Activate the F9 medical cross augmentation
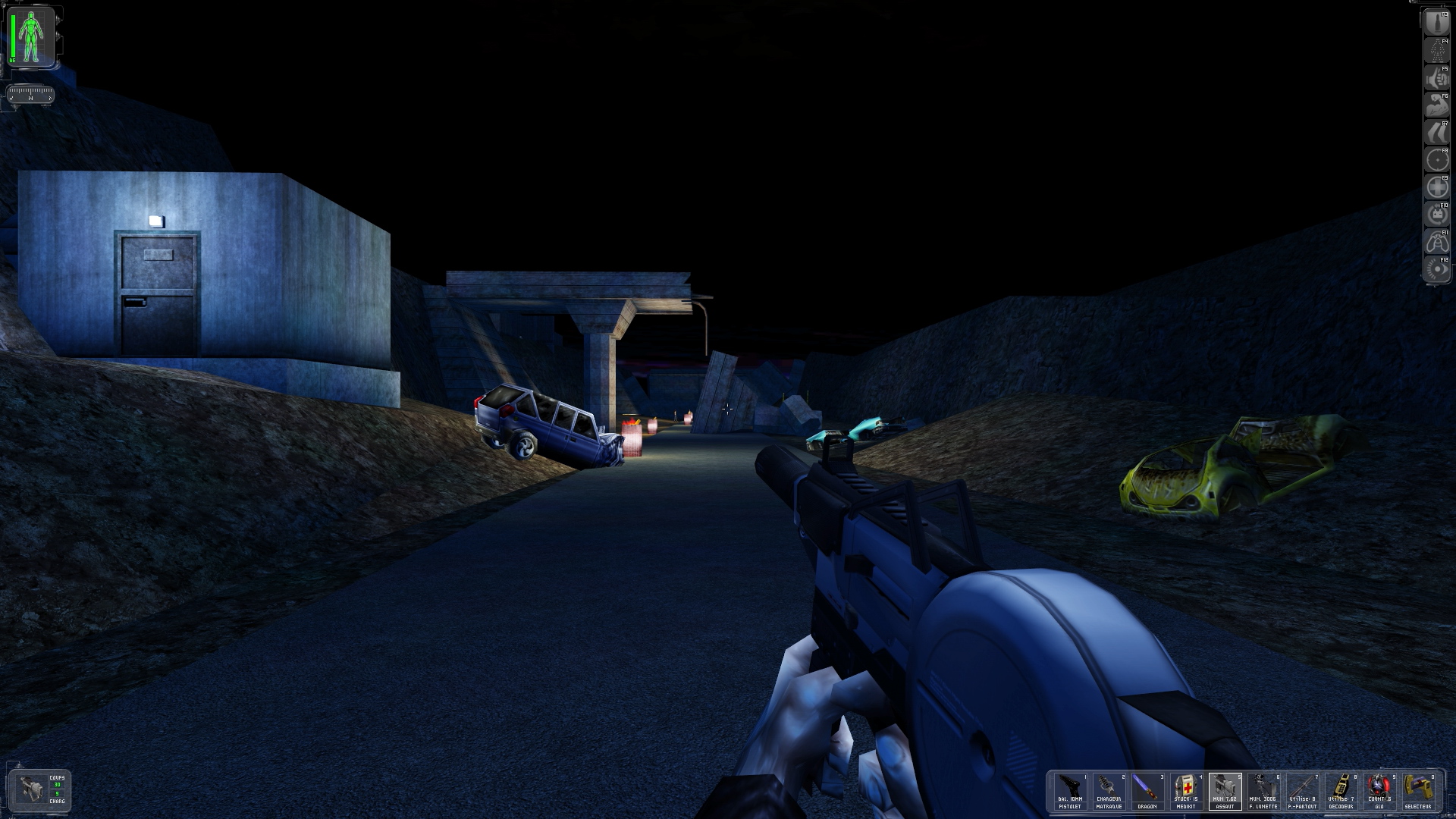 [1437, 187]
